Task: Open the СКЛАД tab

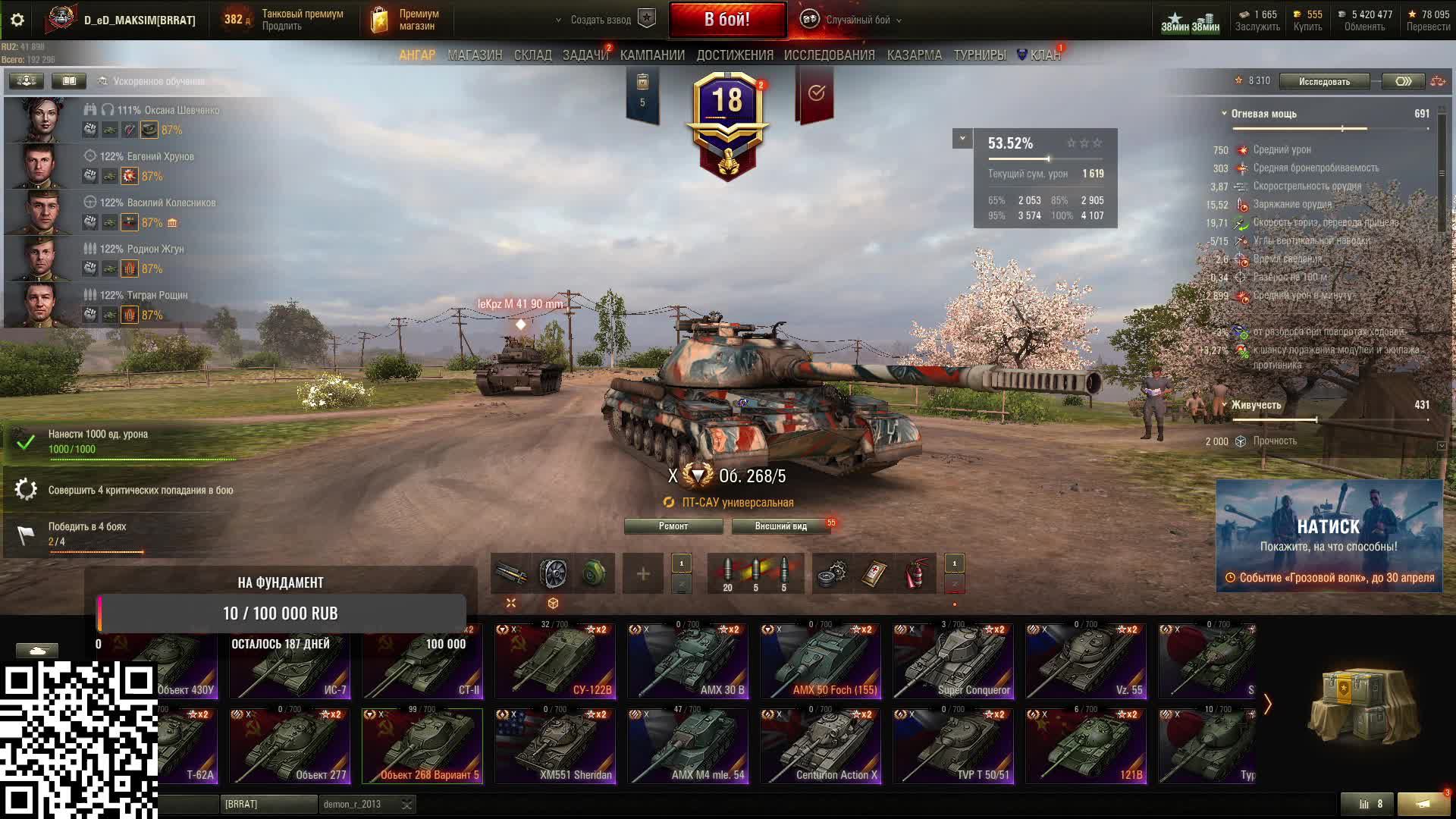Action: 532,55
